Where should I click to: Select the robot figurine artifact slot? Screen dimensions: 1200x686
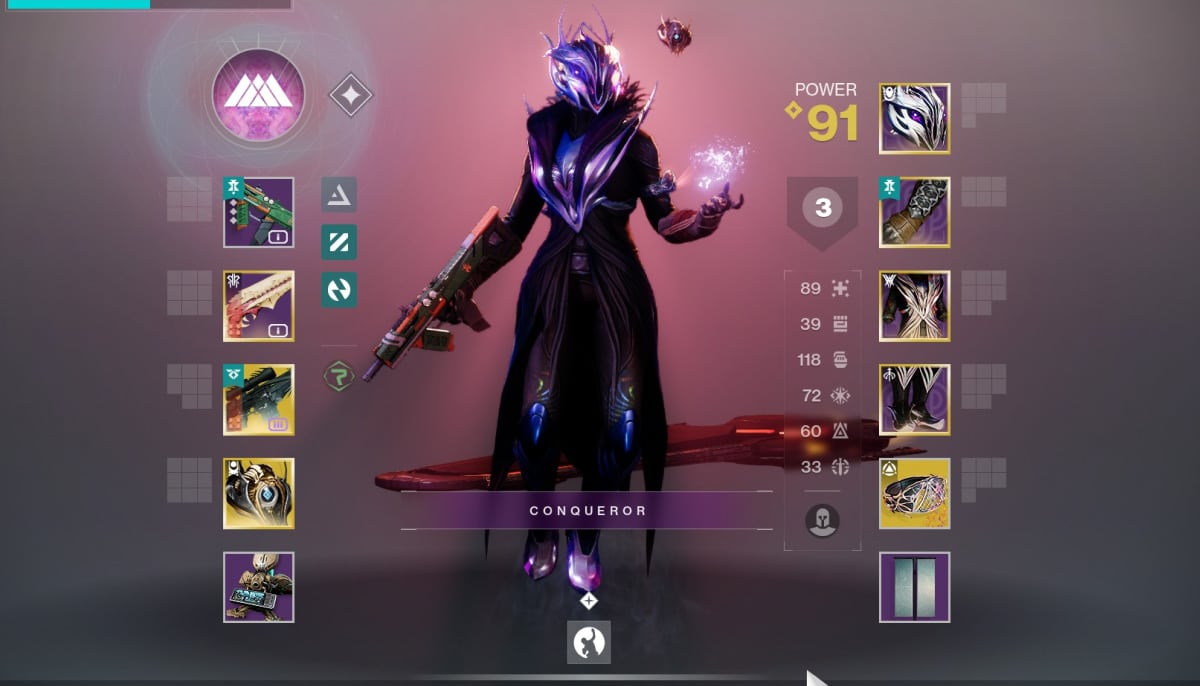[x=258, y=587]
